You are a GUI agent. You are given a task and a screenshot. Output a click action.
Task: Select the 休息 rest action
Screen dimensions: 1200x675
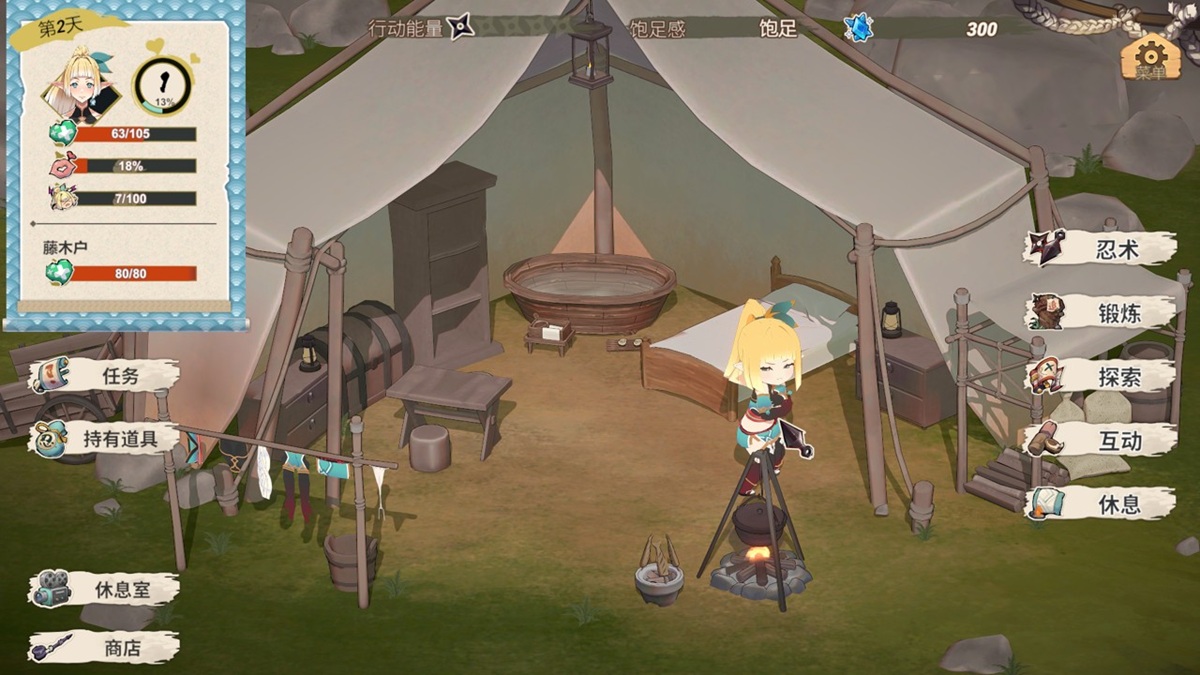(x=1100, y=503)
